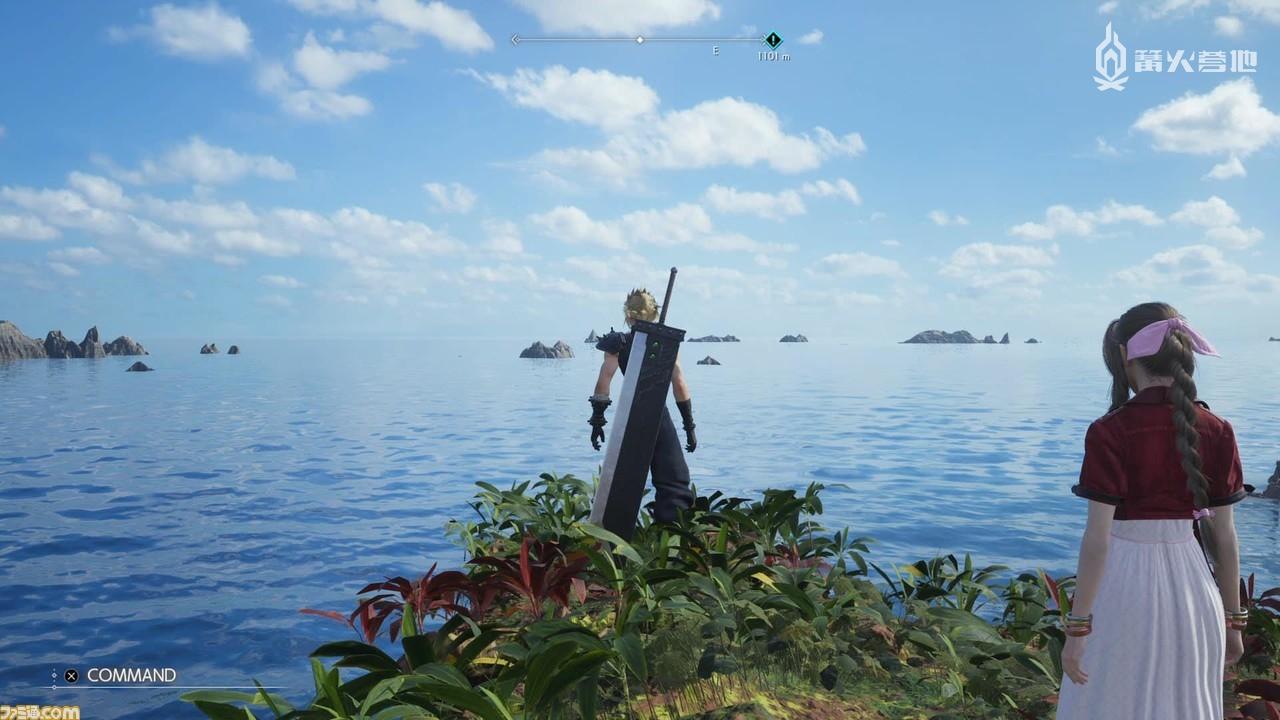Click the waypoint exclamation marker icon
The width and height of the screenshot is (1280, 720).
772,38
